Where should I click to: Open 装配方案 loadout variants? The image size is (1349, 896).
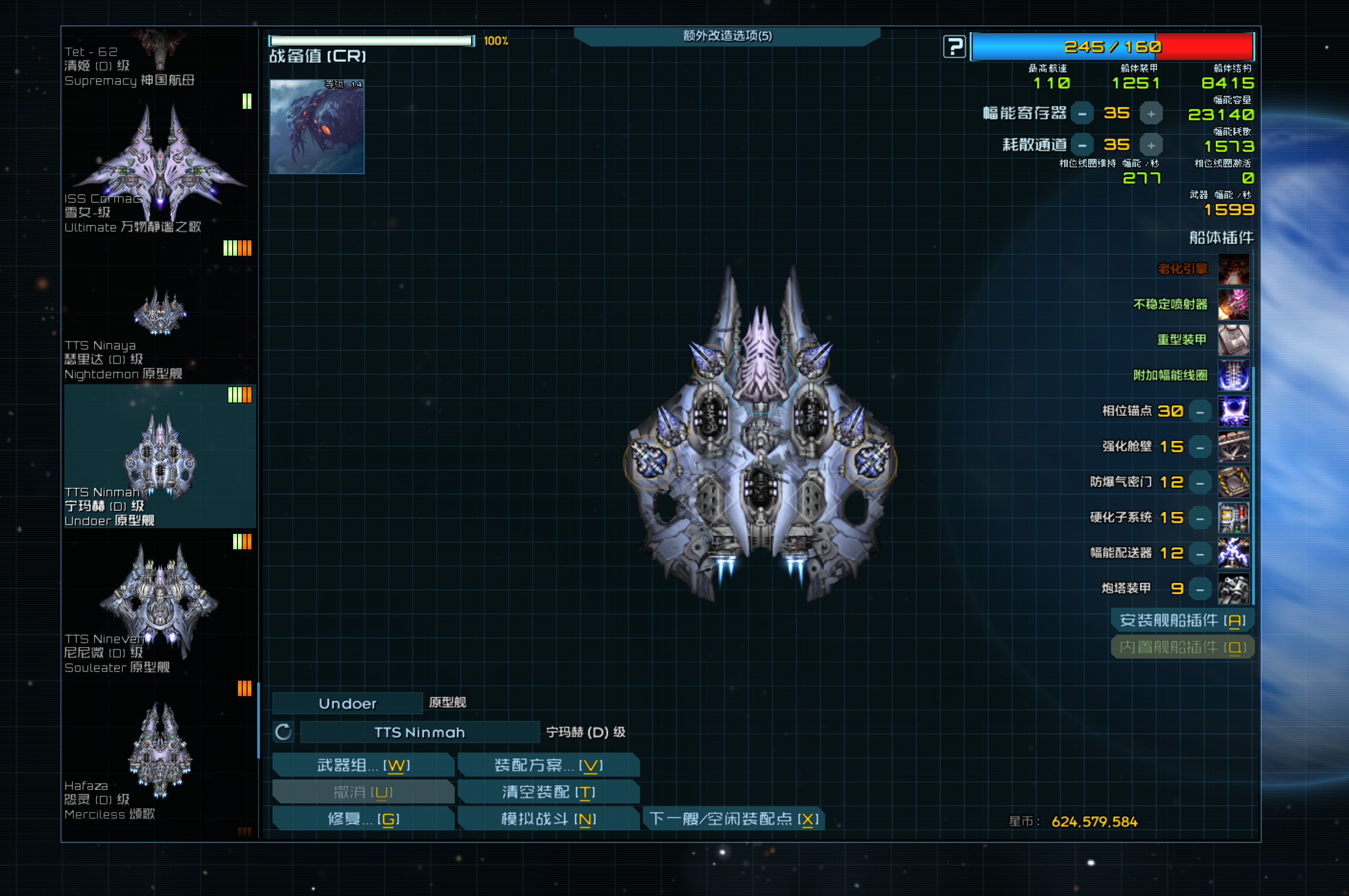pyautogui.click(x=548, y=765)
